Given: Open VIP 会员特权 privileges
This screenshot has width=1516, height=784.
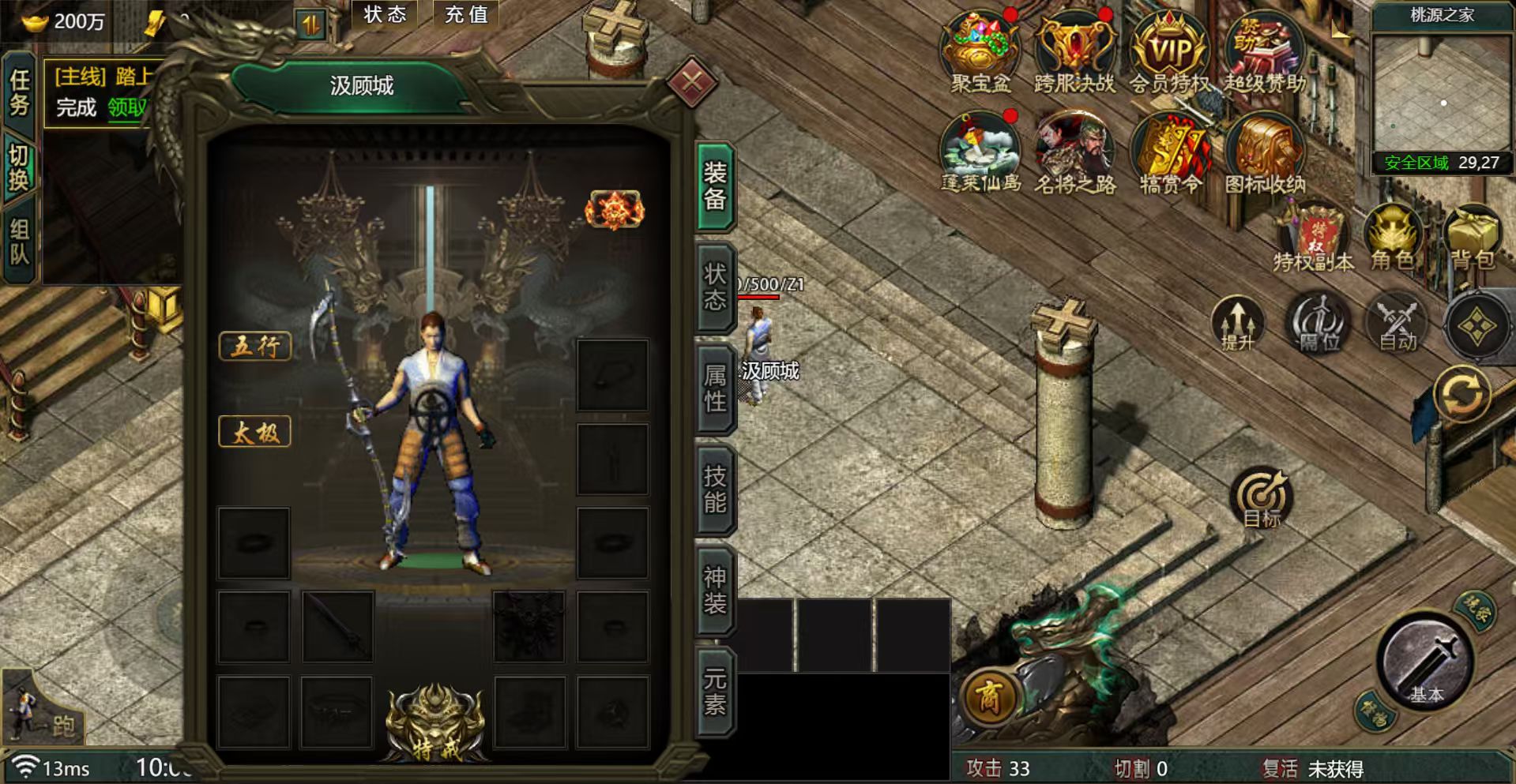Looking at the screenshot, I should (1169, 49).
